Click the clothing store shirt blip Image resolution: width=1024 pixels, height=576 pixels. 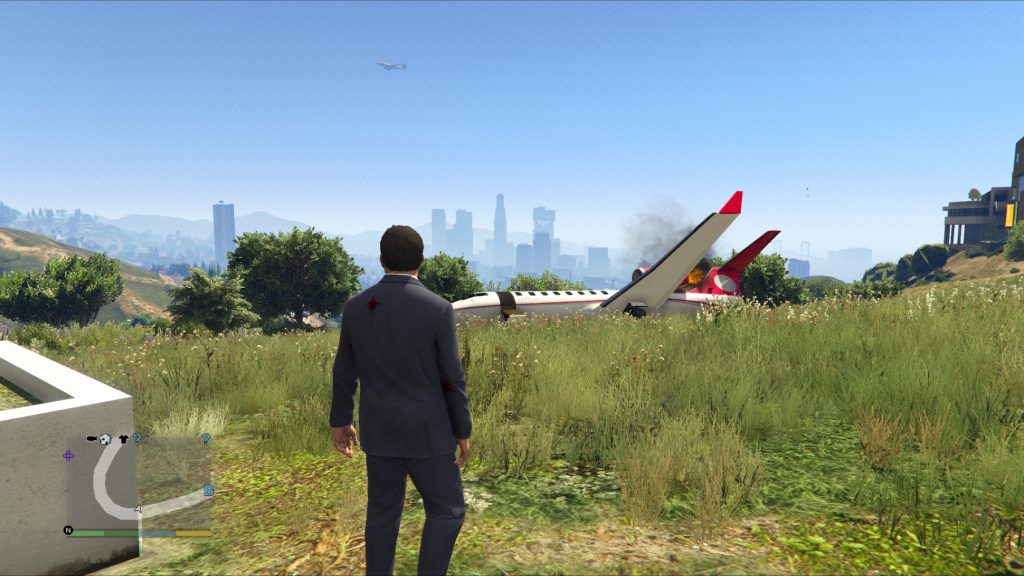point(122,439)
